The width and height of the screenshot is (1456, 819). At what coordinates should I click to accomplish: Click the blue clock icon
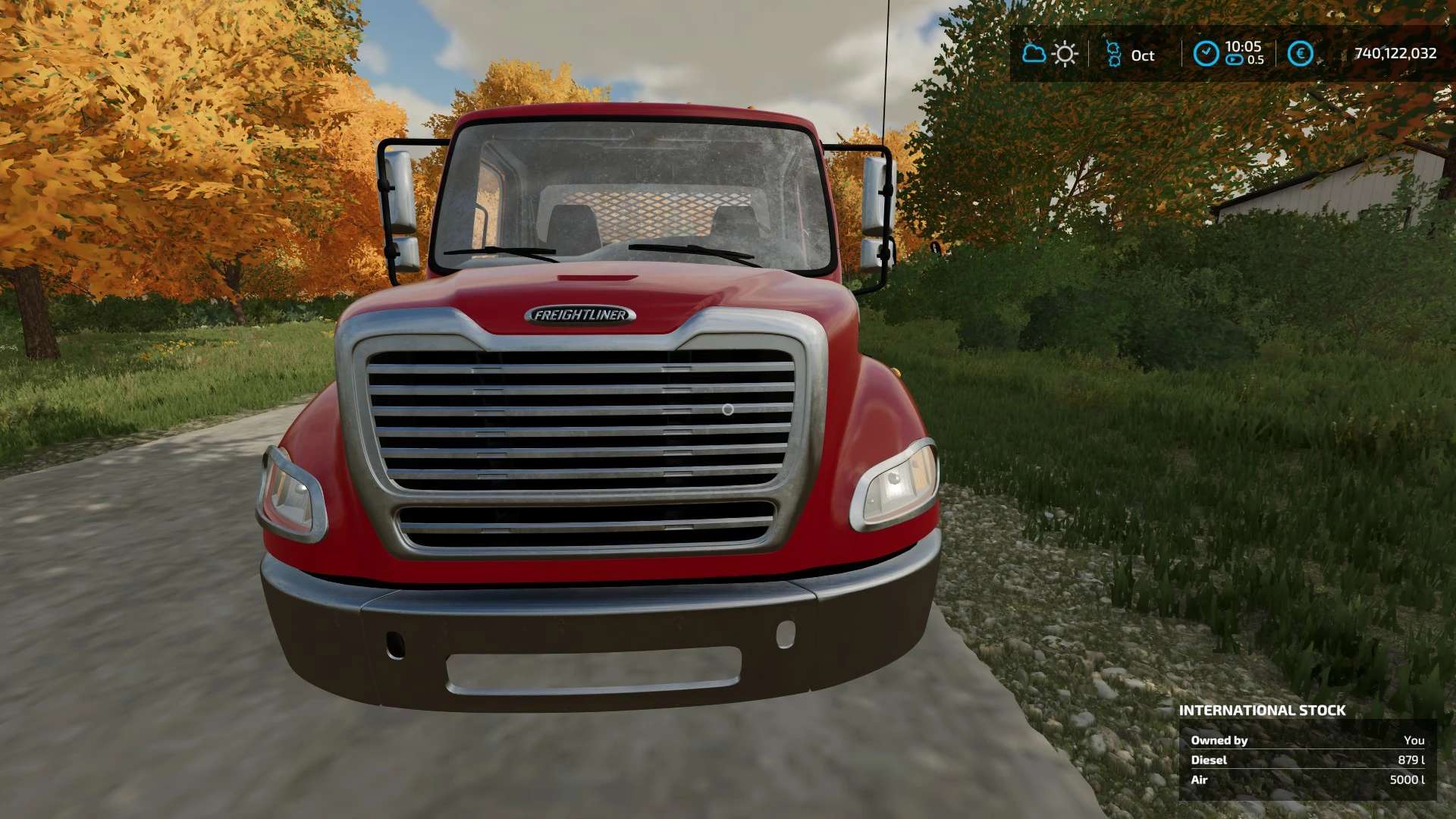pyautogui.click(x=1206, y=54)
